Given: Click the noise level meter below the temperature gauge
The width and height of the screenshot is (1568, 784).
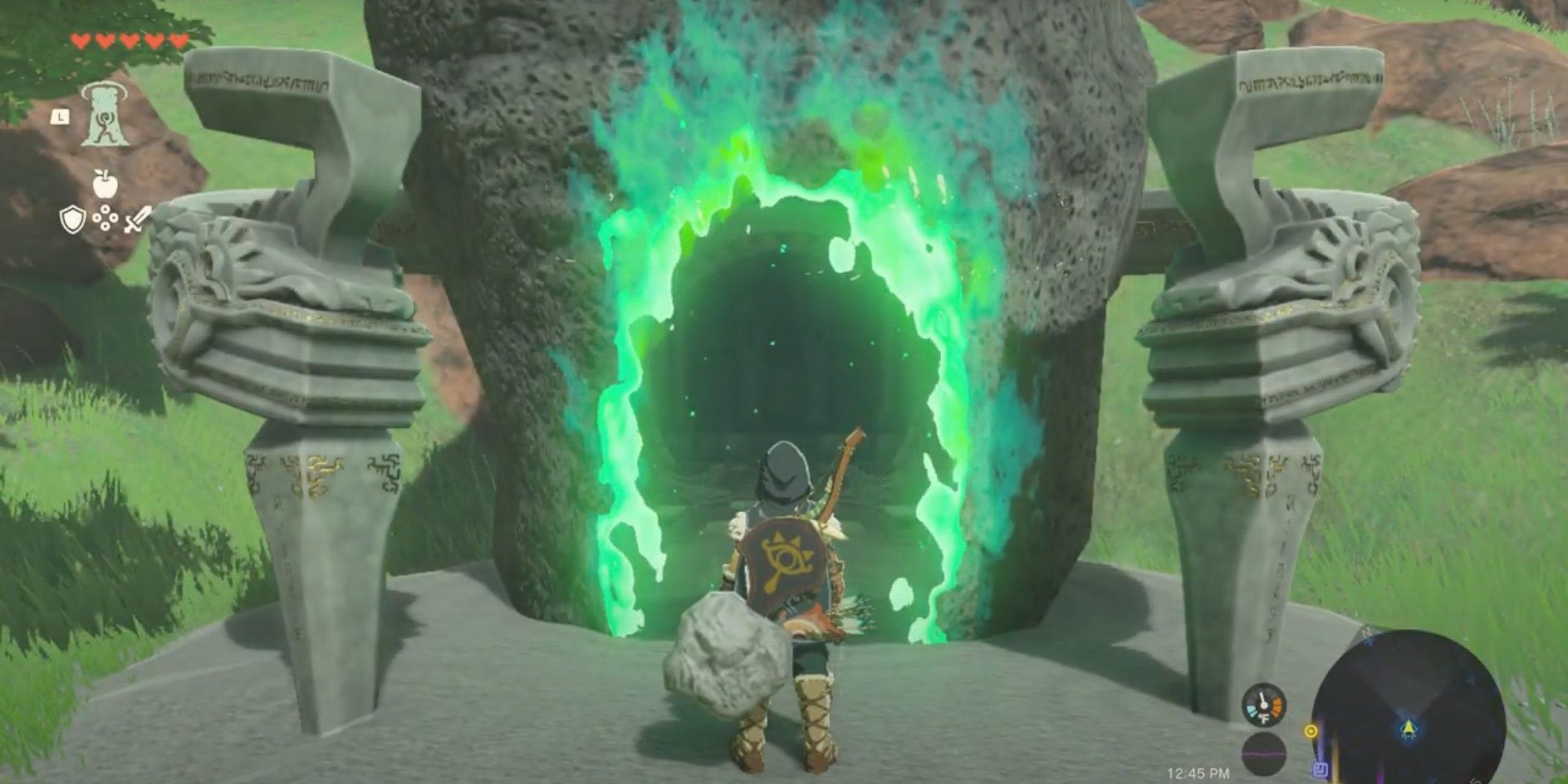Looking at the screenshot, I should coord(1263,753).
